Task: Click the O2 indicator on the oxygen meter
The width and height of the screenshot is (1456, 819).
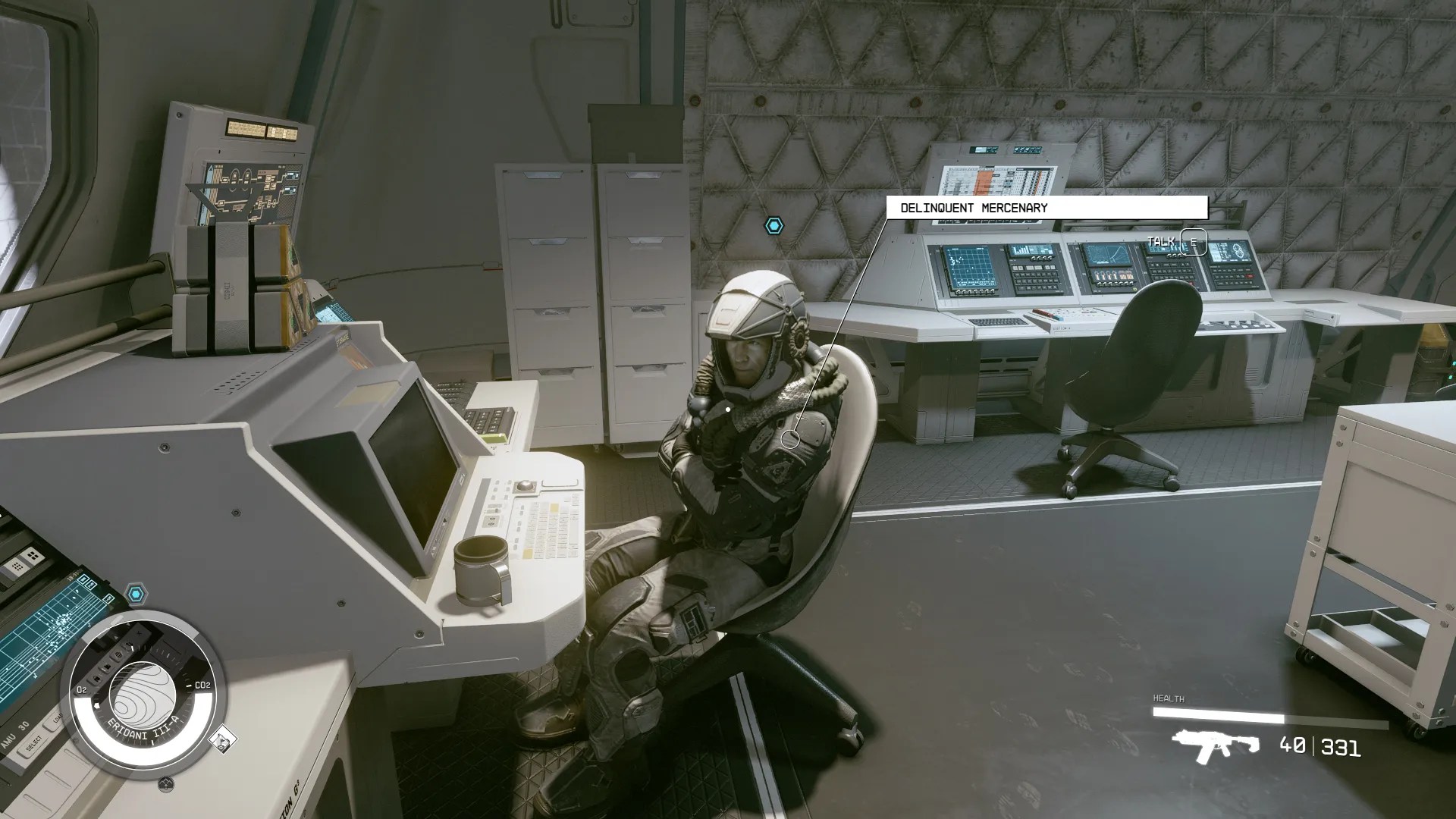Action: 82,689
